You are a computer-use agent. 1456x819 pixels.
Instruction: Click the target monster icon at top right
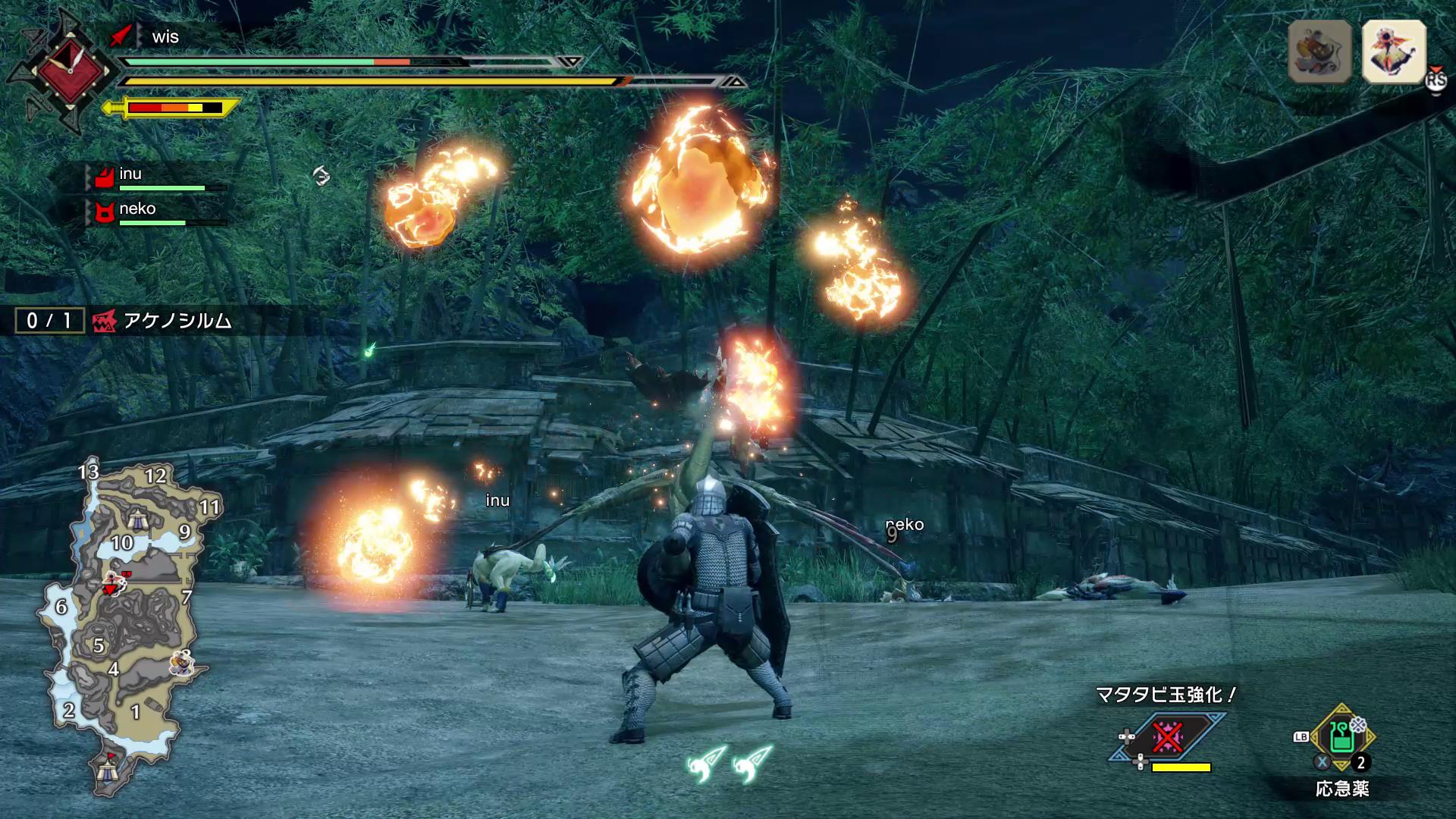tap(1394, 52)
